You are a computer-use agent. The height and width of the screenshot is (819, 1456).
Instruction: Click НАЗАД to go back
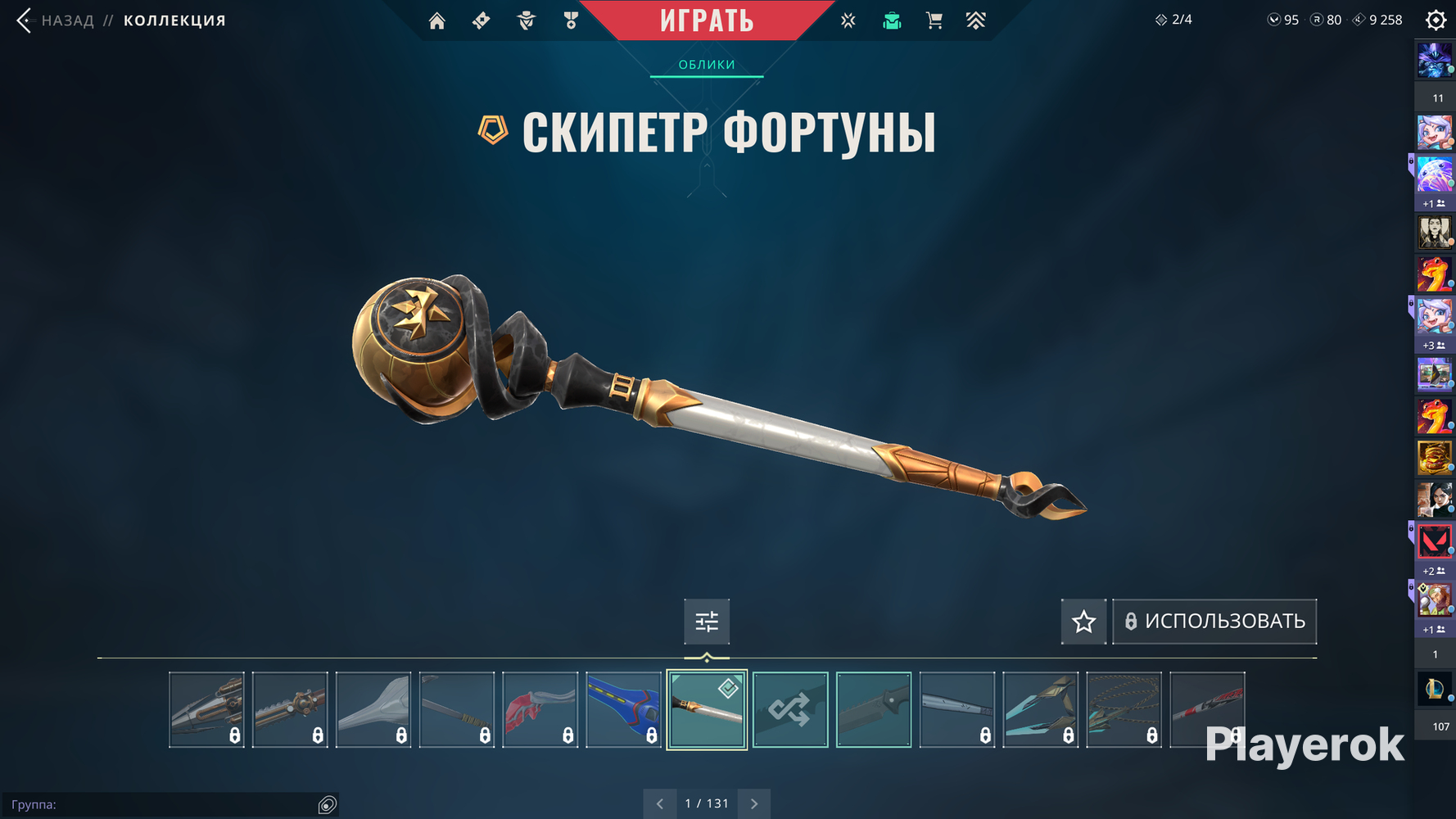coord(69,20)
